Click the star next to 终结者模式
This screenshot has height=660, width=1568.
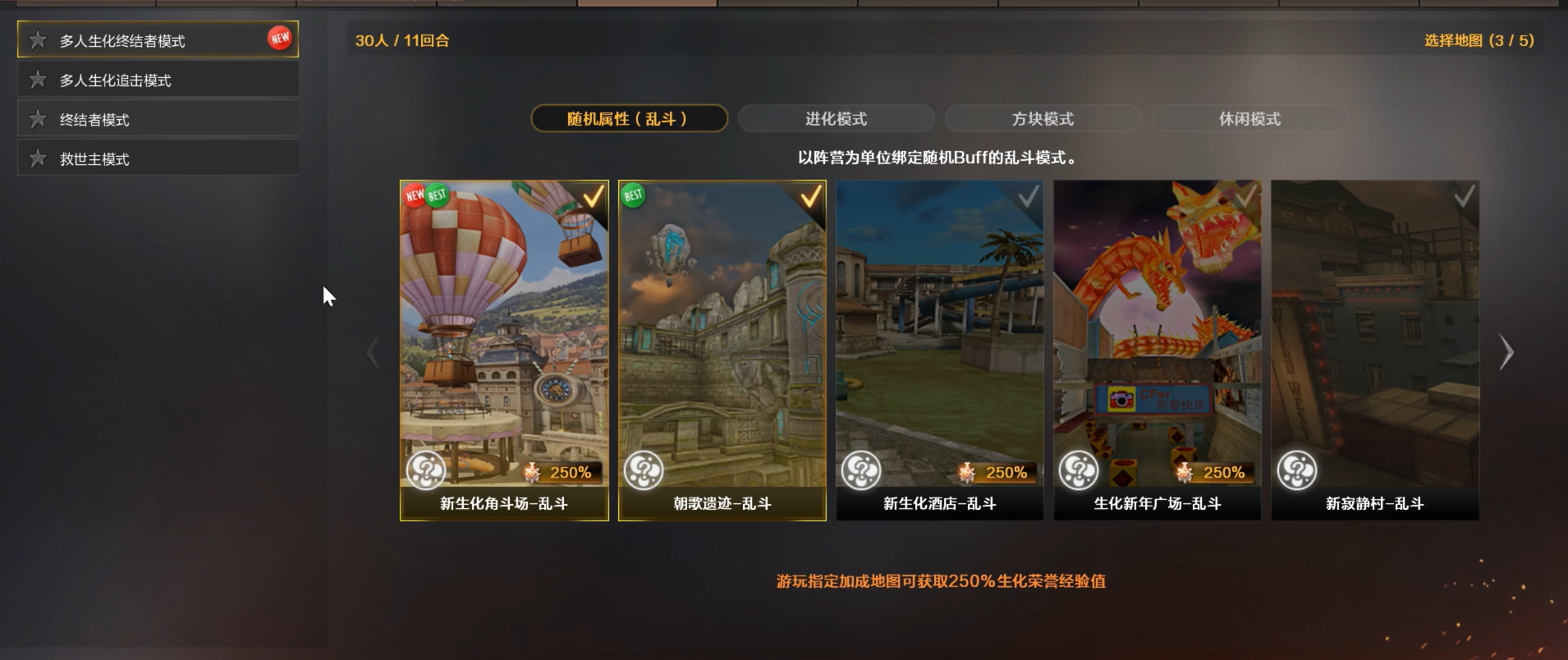coord(36,117)
